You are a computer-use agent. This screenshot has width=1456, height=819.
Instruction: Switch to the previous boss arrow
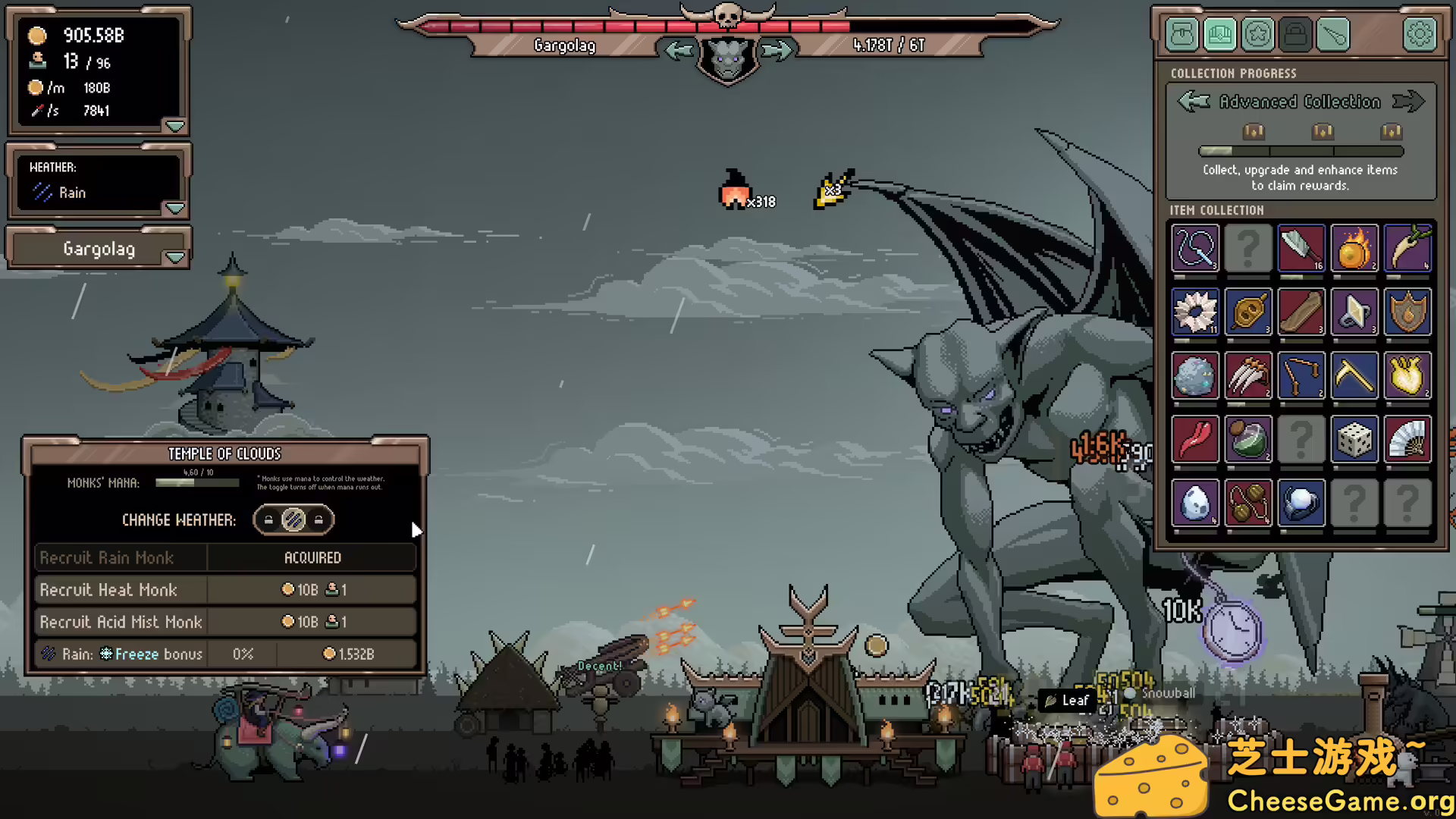[x=679, y=51]
